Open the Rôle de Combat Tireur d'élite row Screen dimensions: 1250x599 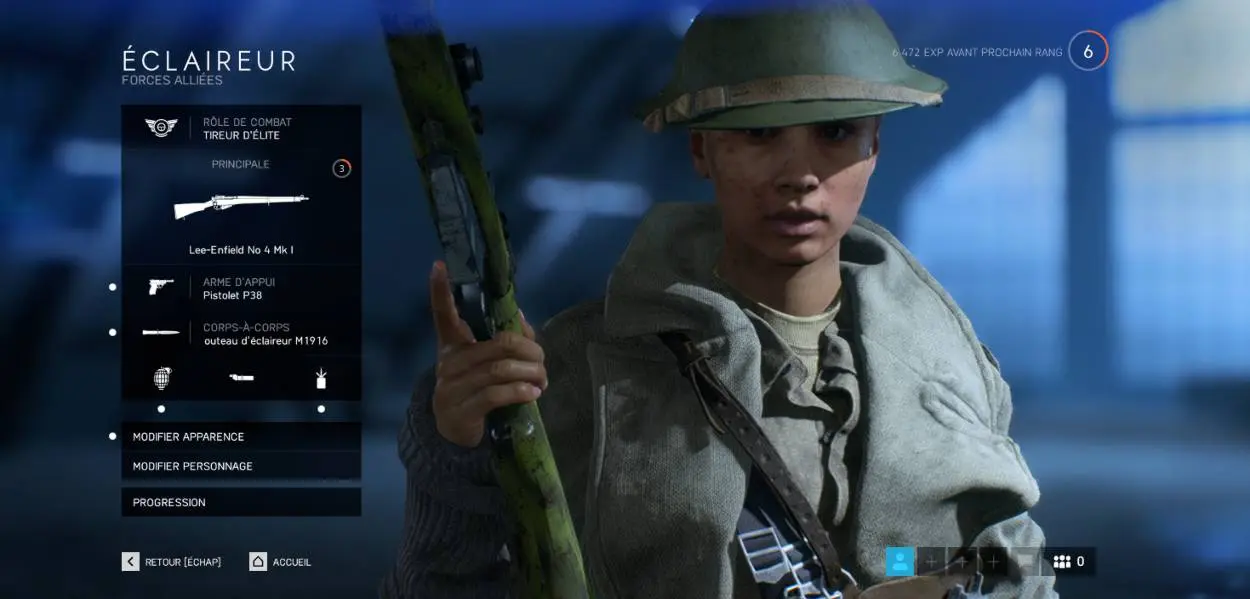pos(241,128)
